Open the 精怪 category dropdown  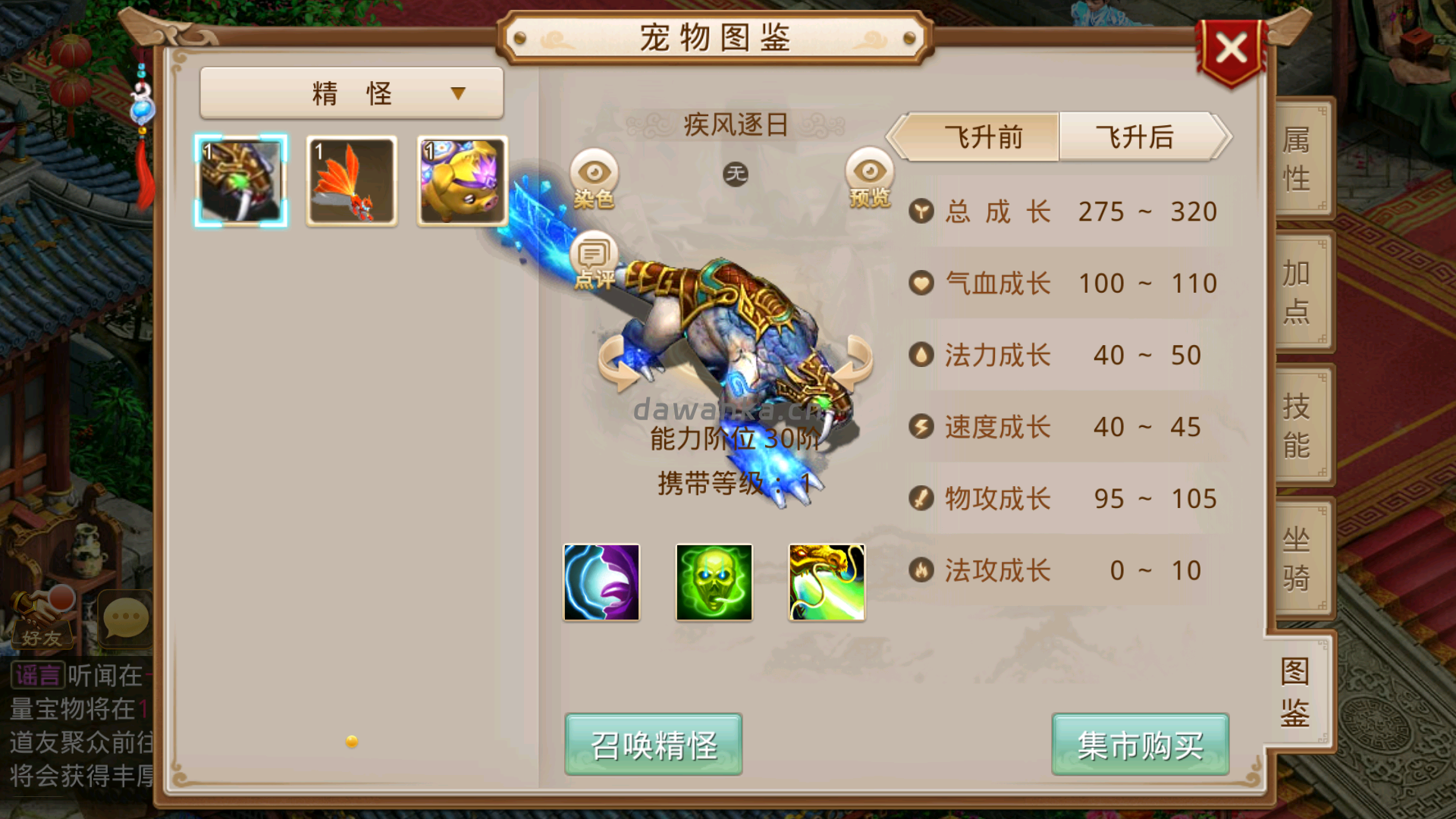(x=351, y=92)
